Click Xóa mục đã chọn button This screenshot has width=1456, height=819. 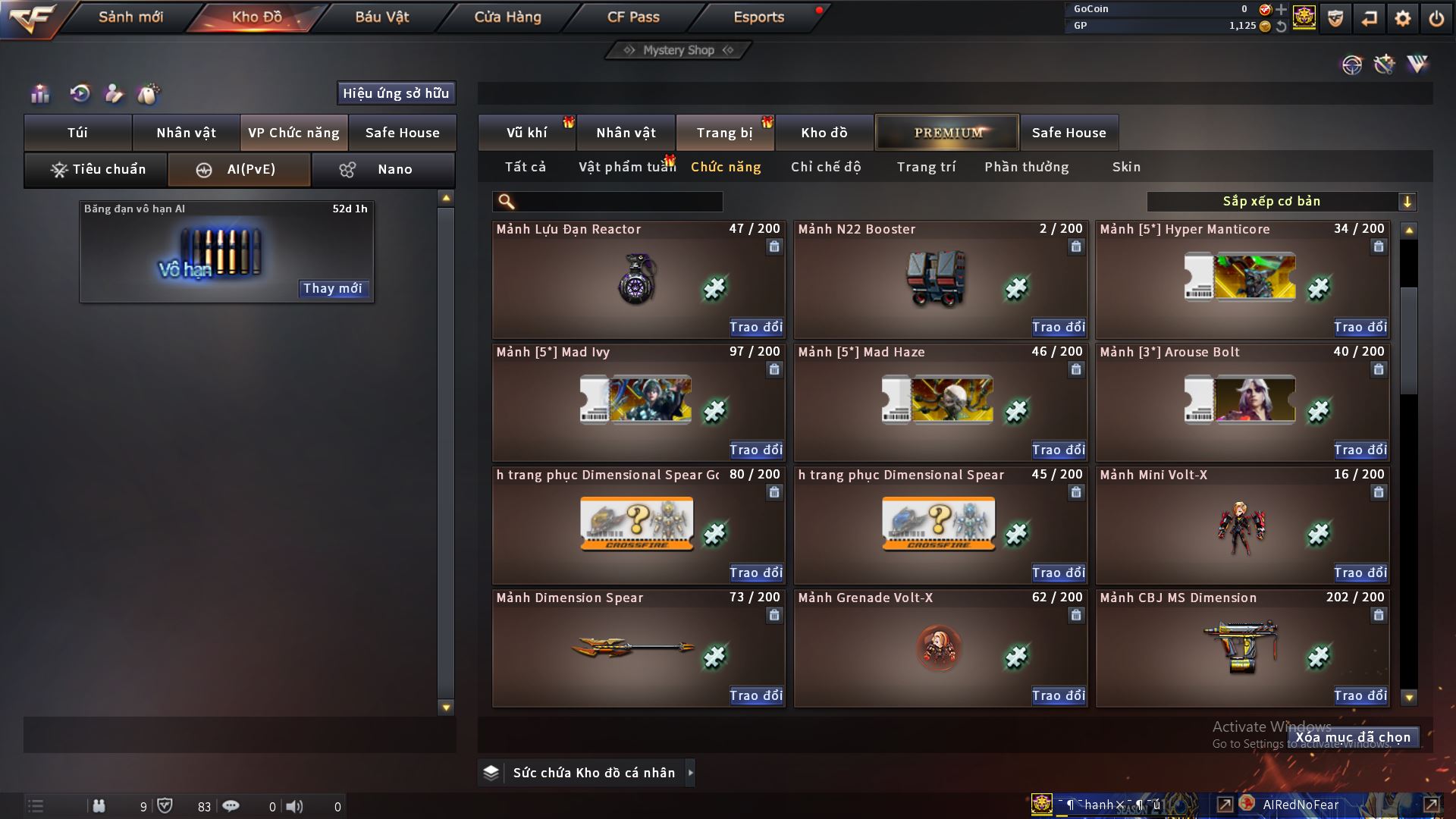click(1353, 737)
